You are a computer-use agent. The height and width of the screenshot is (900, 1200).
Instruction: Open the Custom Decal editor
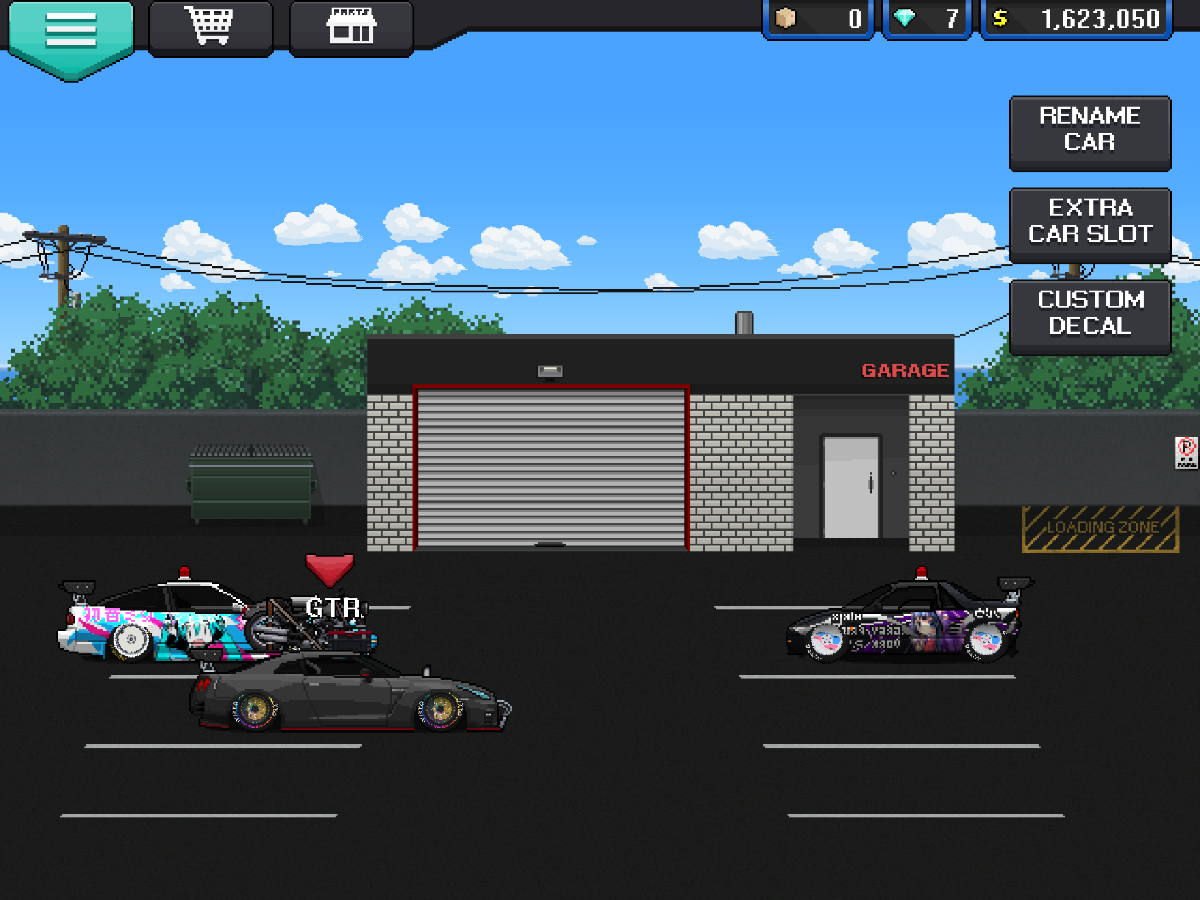click(1089, 314)
